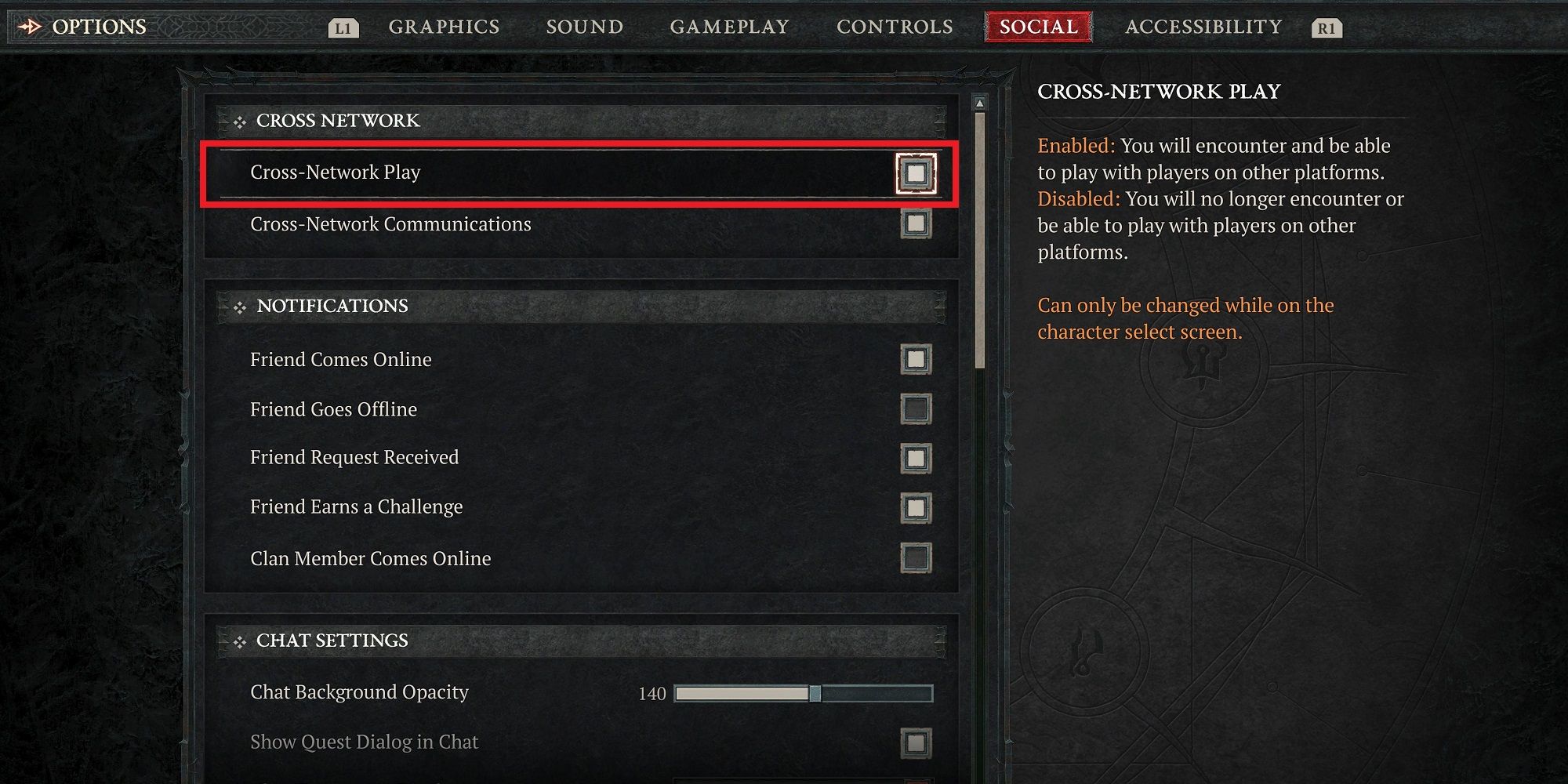This screenshot has height=784, width=1568.
Task: Toggle Show Quest Dialog in Chat
Action: [x=915, y=742]
